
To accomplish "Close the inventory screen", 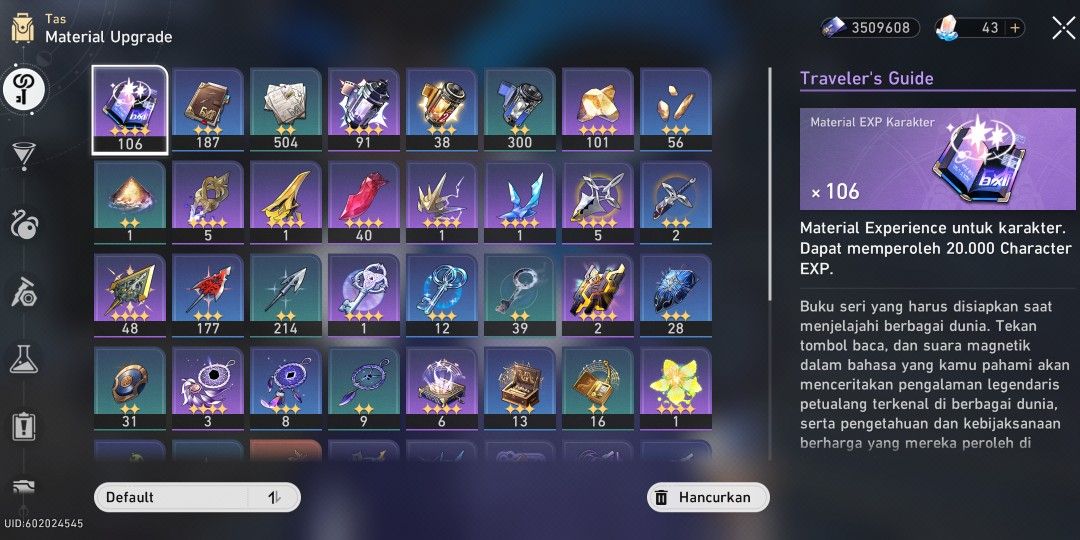I will point(1063,28).
